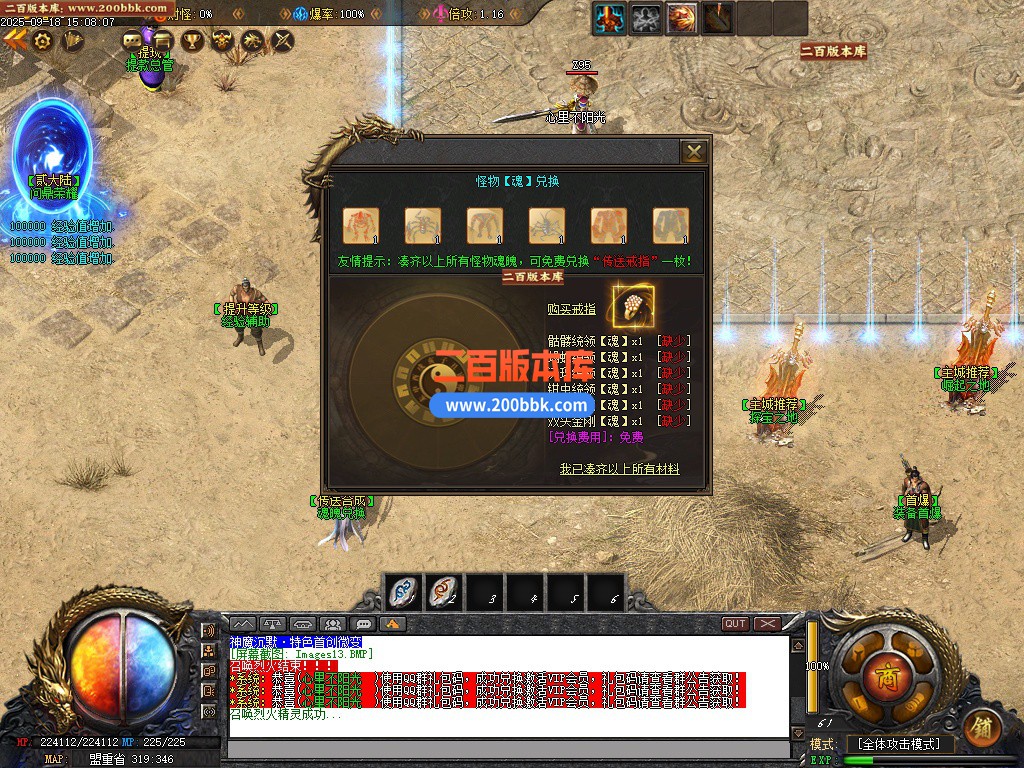Screen dimensions: 1024x768
Task: Close the monster soul exchange window
Action: [x=693, y=152]
